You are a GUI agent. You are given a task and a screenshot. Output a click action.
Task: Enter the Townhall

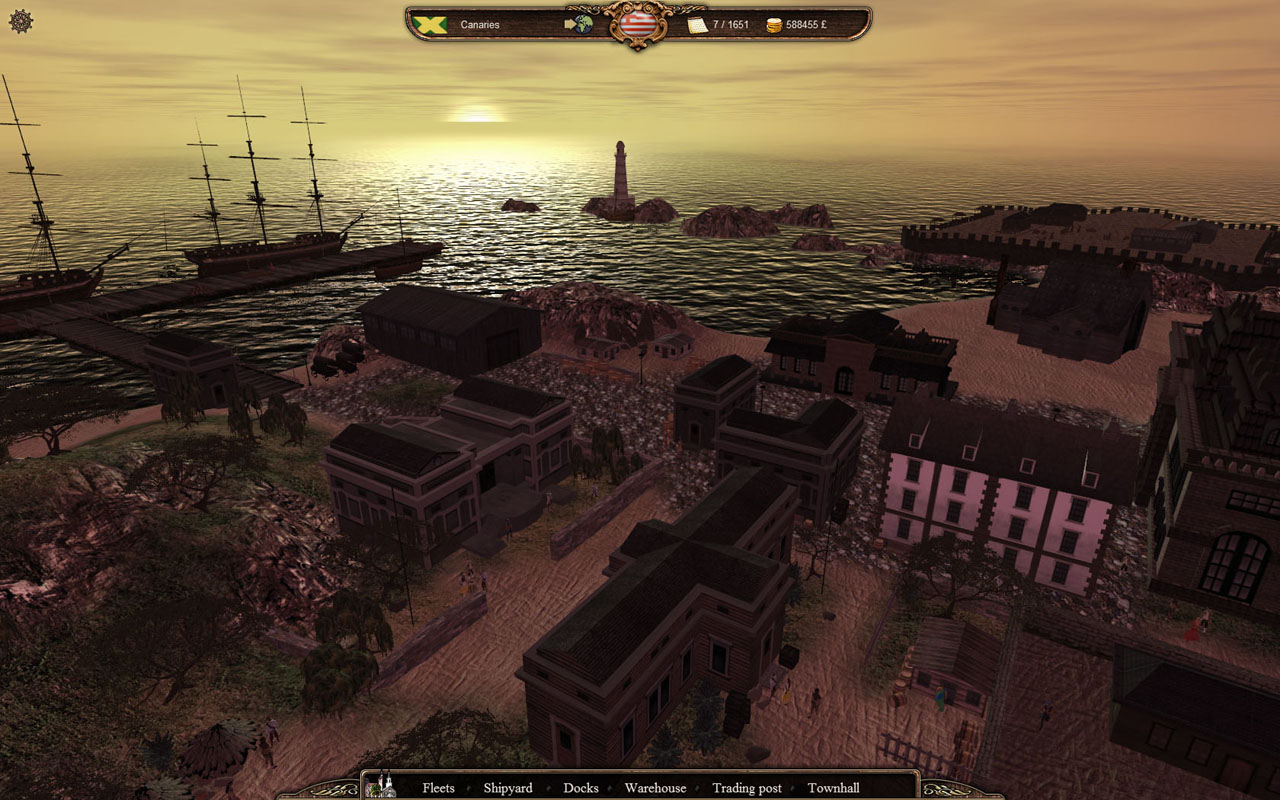833,788
